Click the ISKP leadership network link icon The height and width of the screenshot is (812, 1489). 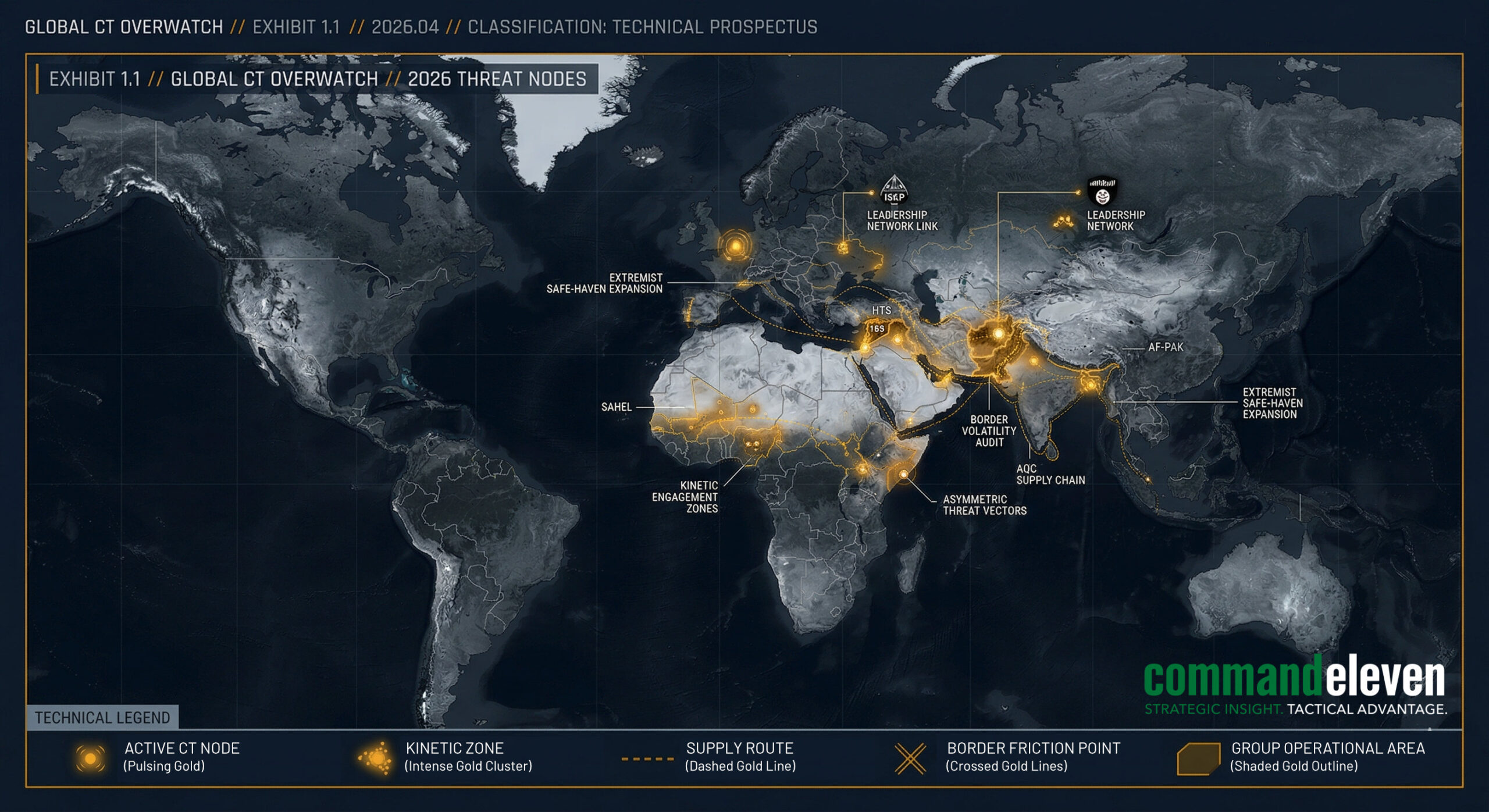[894, 189]
